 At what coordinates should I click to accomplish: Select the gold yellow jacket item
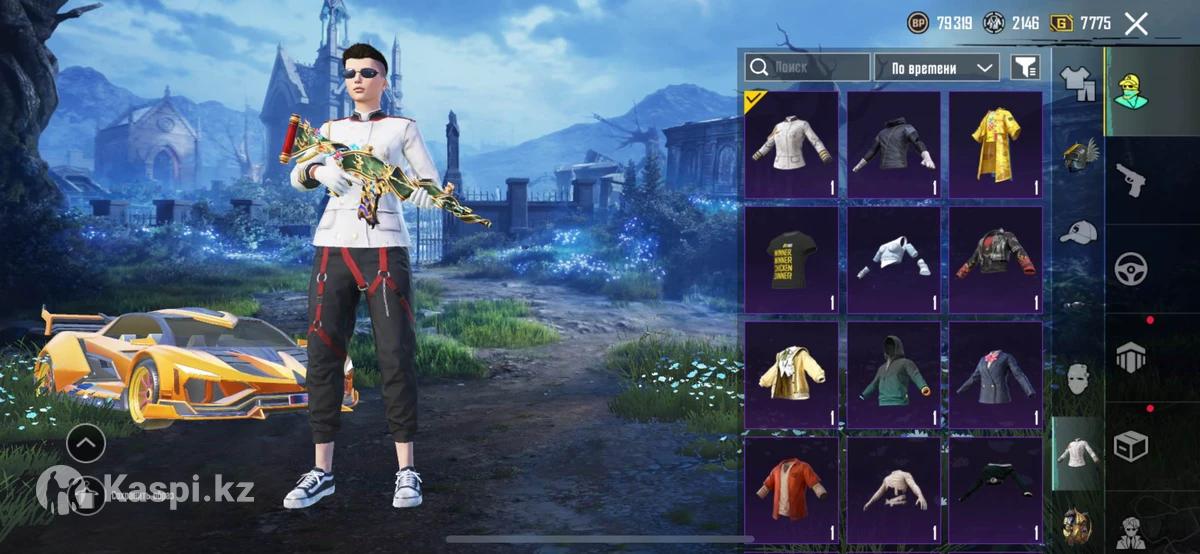point(791,374)
